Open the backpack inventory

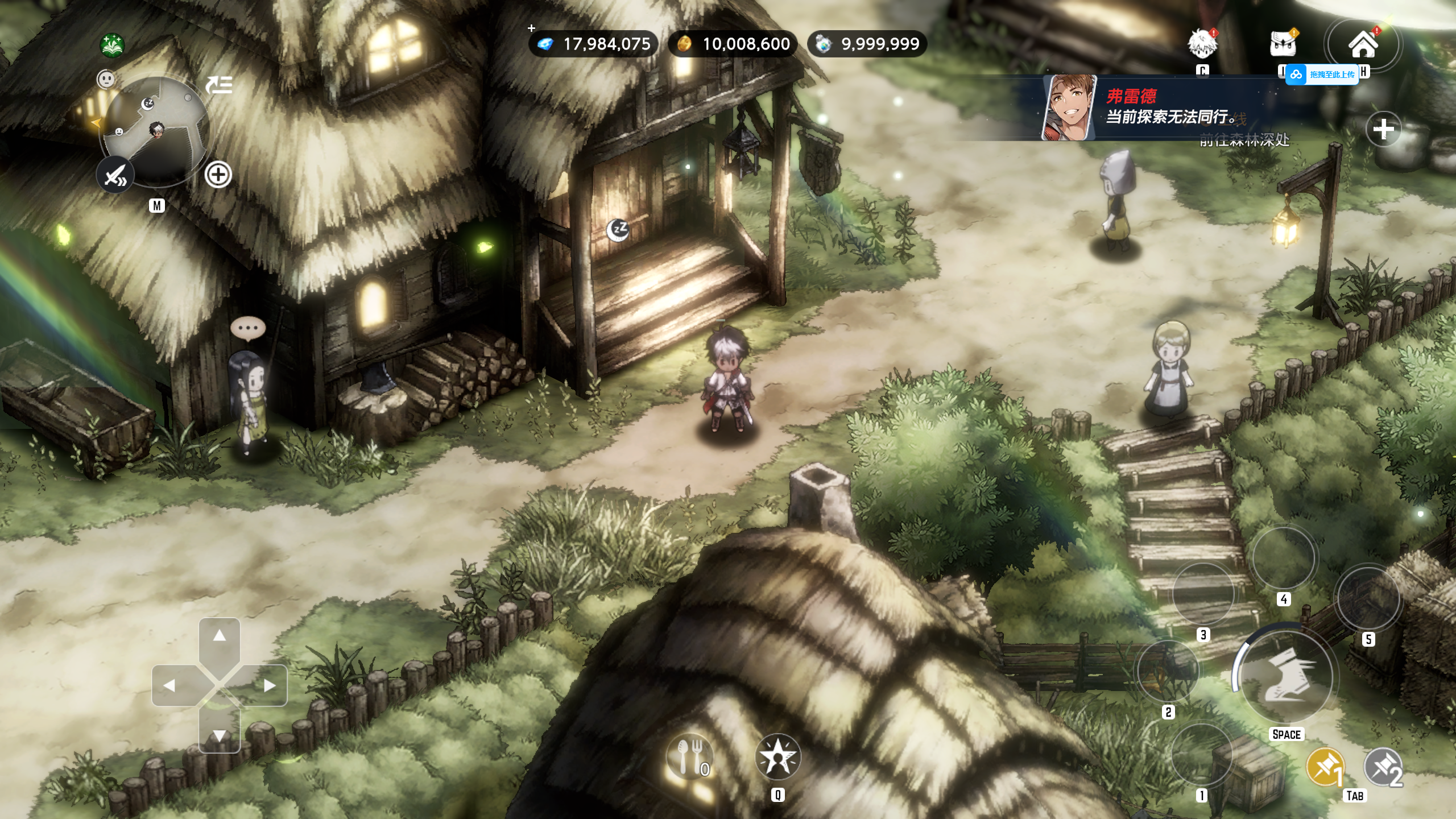pyautogui.click(x=1283, y=44)
